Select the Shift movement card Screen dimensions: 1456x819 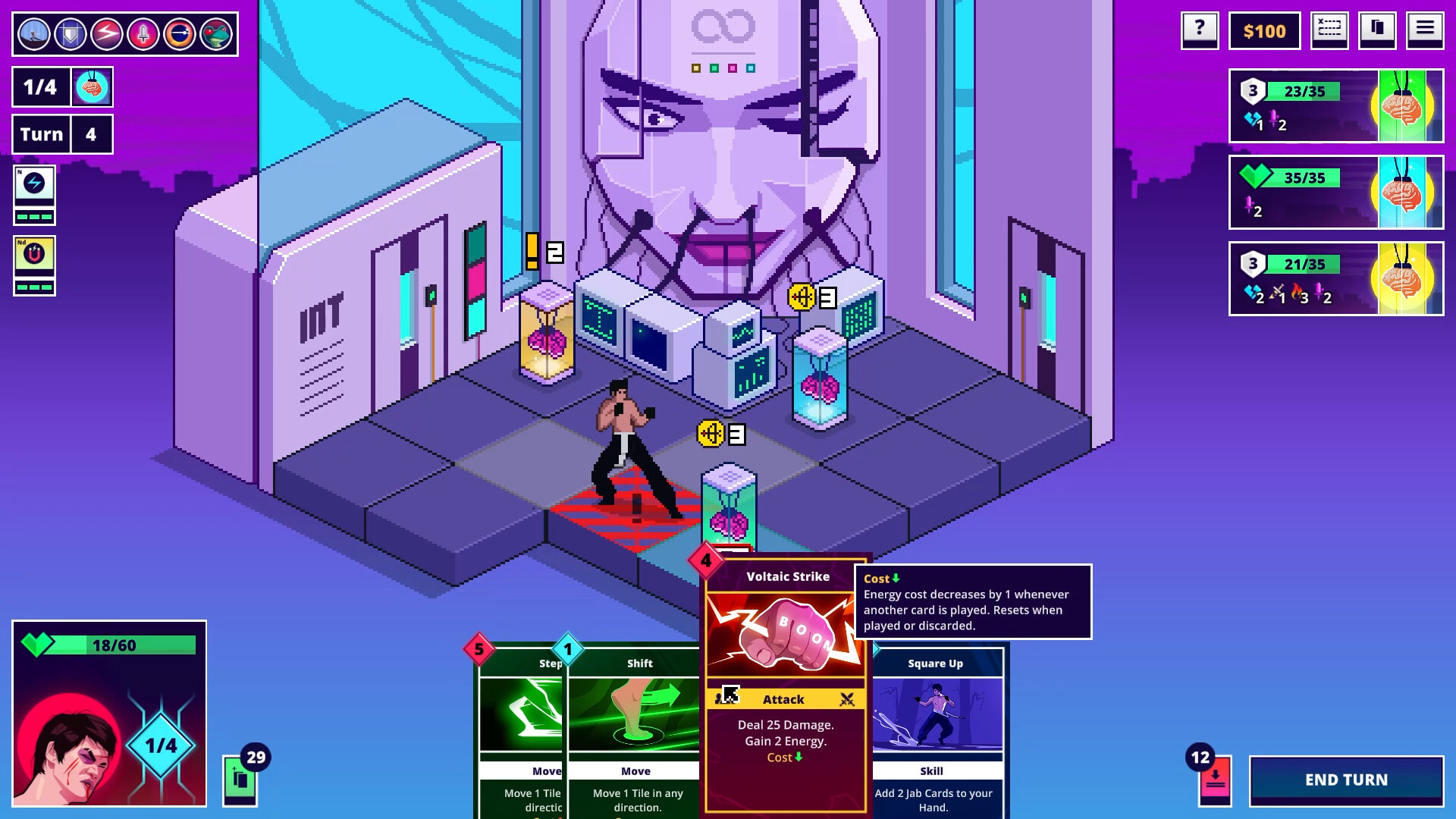point(638,720)
